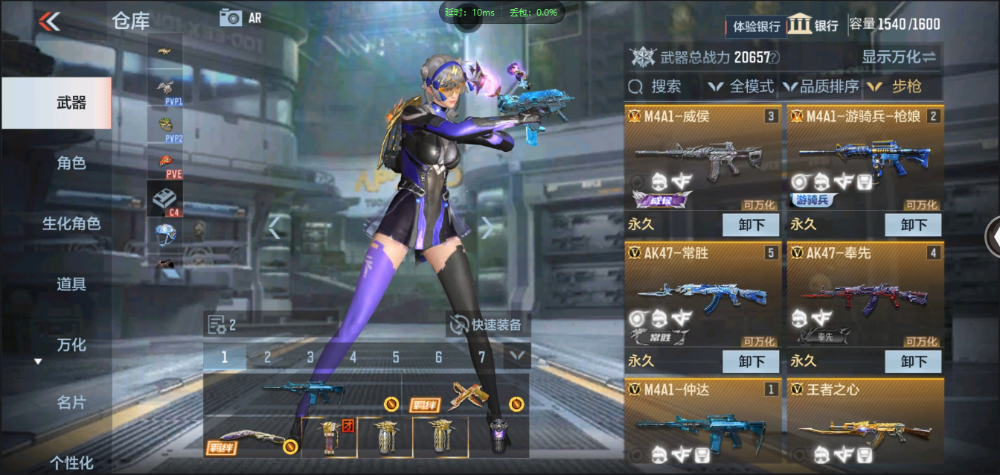Open the 全模式 mode dropdown
Image resolution: width=1000 pixels, height=475 pixels.
[x=743, y=87]
